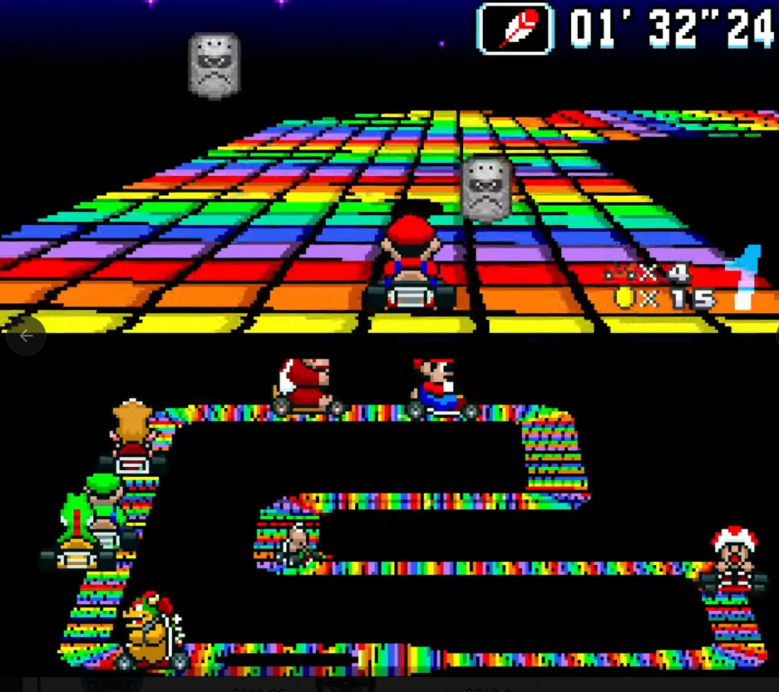Viewport: 779px width, 692px height.
Task: Select the feather item box
Action: (x=515, y=28)
